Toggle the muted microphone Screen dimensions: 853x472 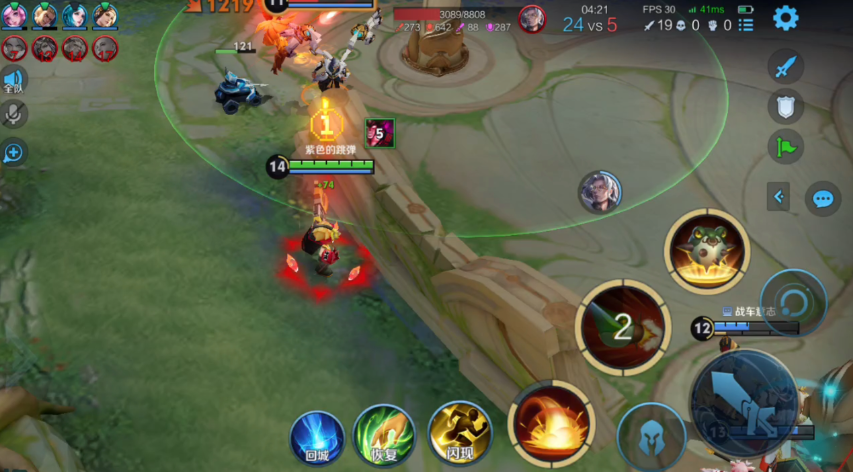[14, 115]
